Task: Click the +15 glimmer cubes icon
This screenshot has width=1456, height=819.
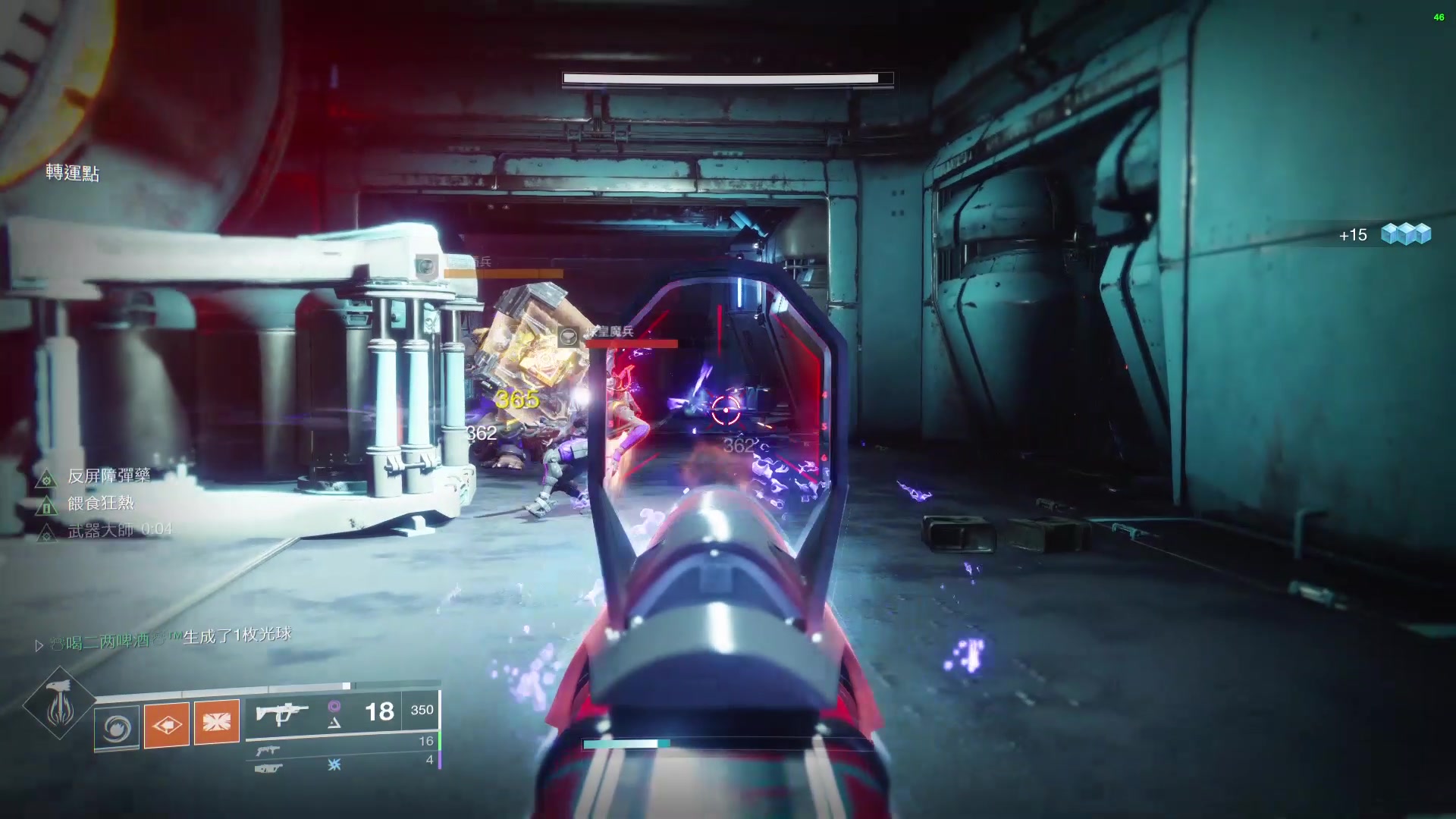Action: click(x=1405, y=234)
